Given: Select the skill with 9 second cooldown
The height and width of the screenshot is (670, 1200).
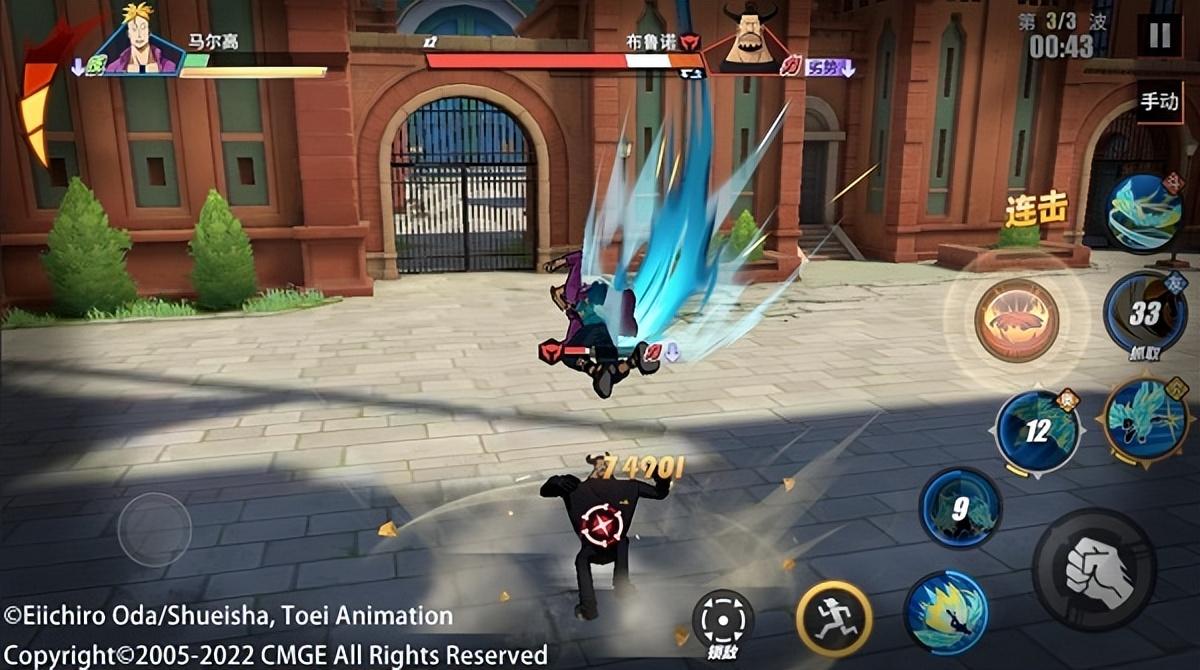Looking at the screenshot, I should click(x=960, y=508).
